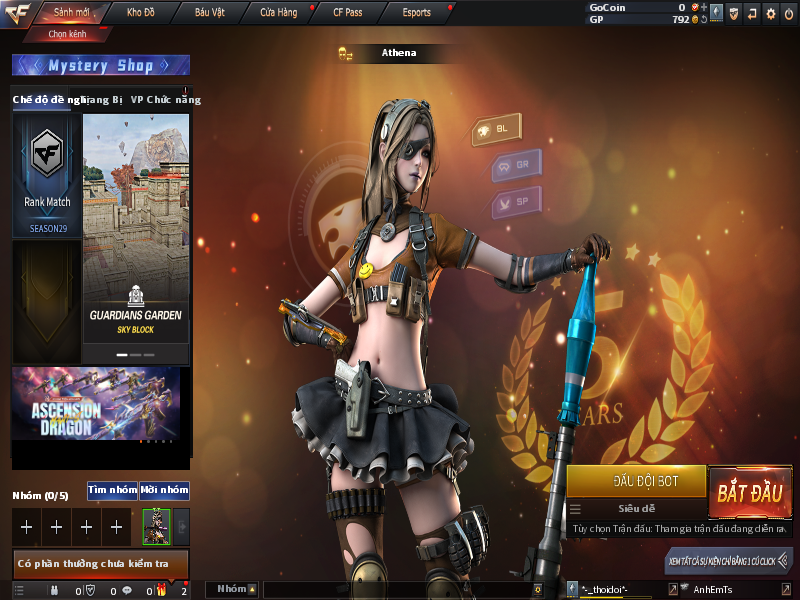Click Mời nhóm to invite players
Viewport: 800px width, 600px height.
[x=164, y=490]
